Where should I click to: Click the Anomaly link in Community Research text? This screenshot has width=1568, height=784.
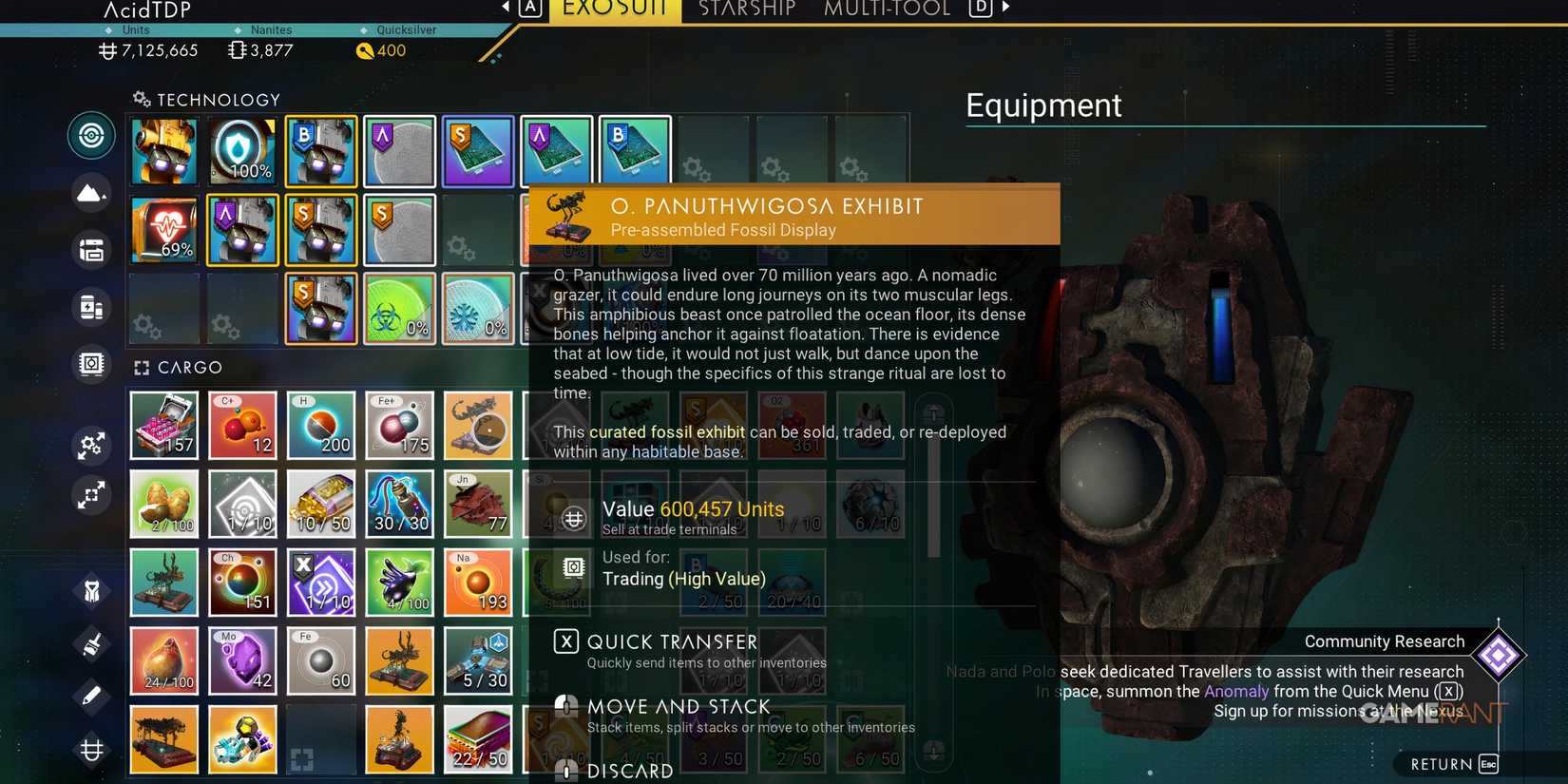click(x=1235, y=691)
